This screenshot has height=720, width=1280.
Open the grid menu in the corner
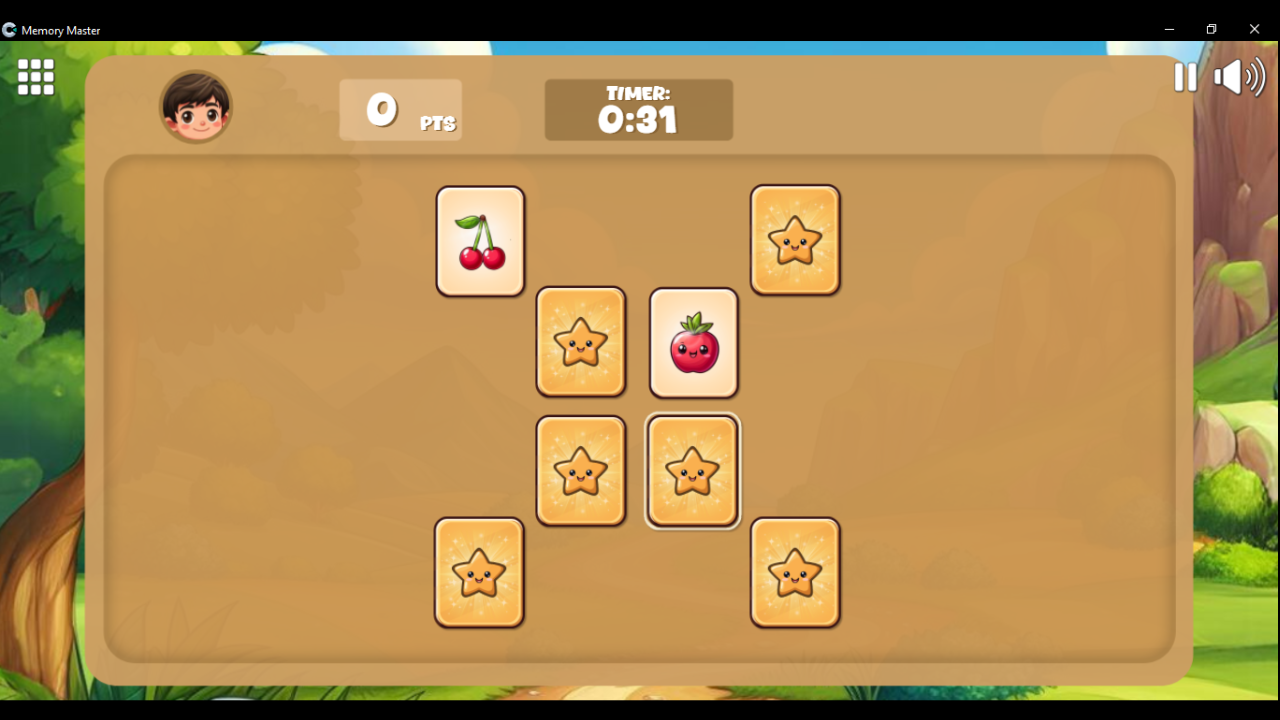click(x=35, y=77)
